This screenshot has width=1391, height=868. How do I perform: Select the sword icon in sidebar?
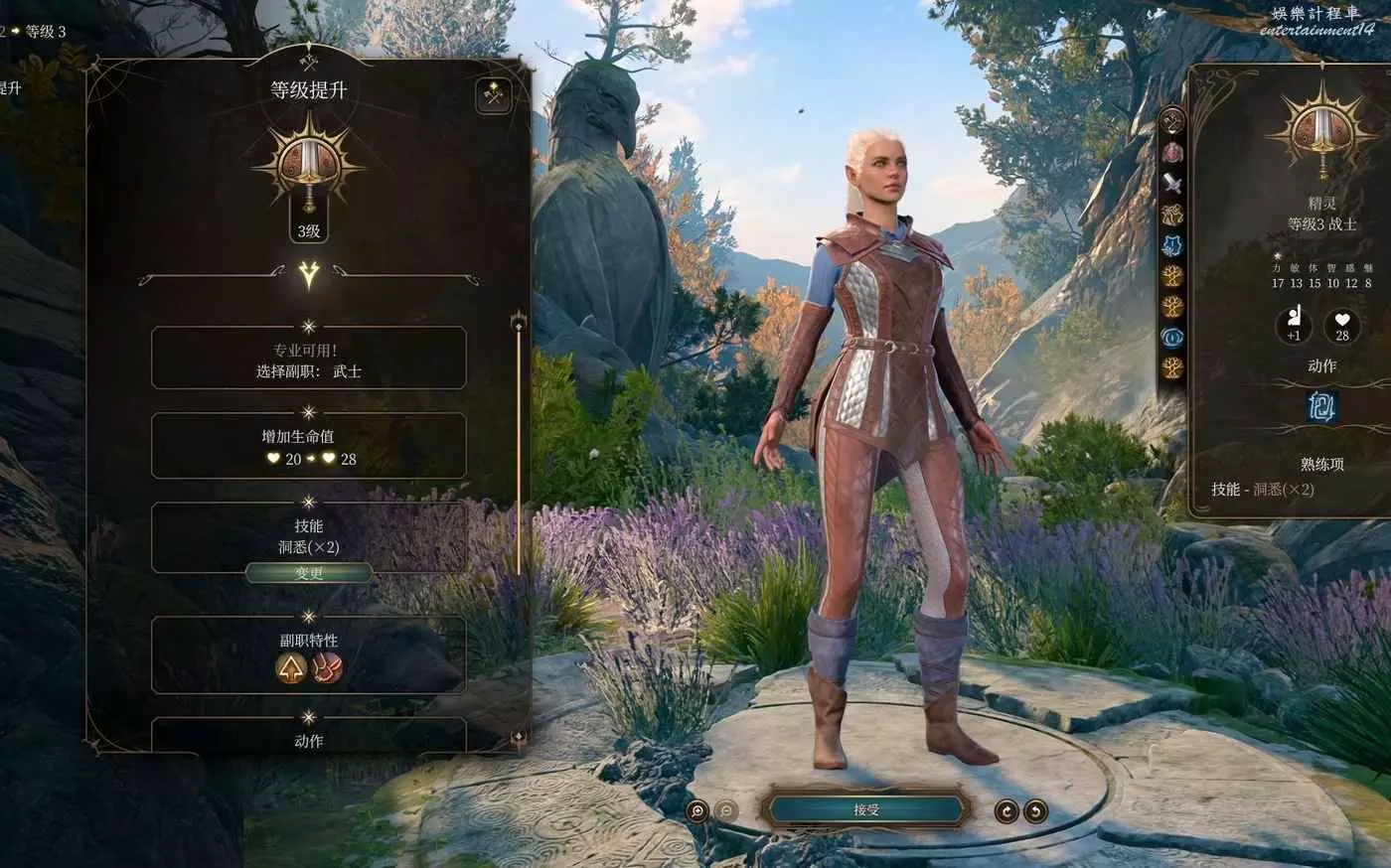[1173, 183]
